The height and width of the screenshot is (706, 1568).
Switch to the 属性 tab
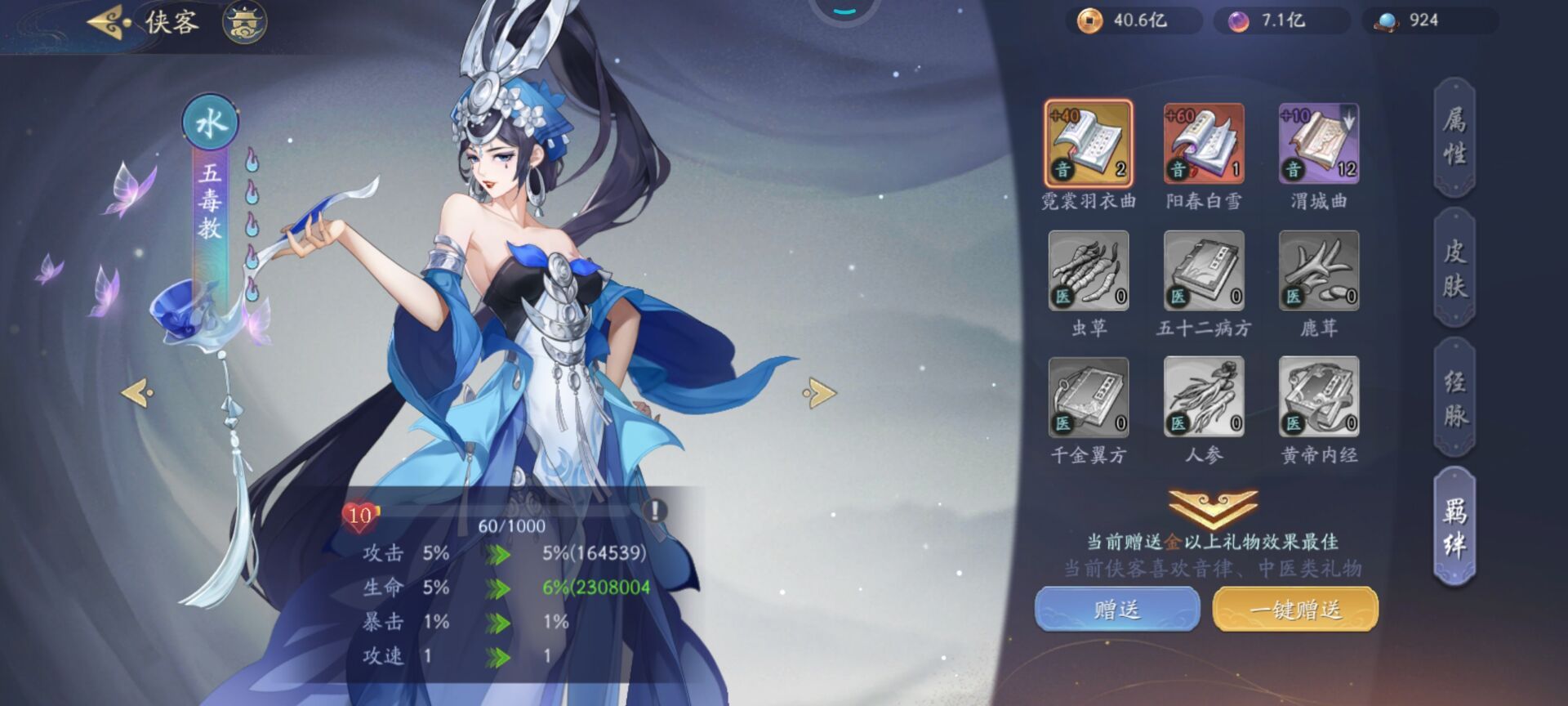(1453, 136)
